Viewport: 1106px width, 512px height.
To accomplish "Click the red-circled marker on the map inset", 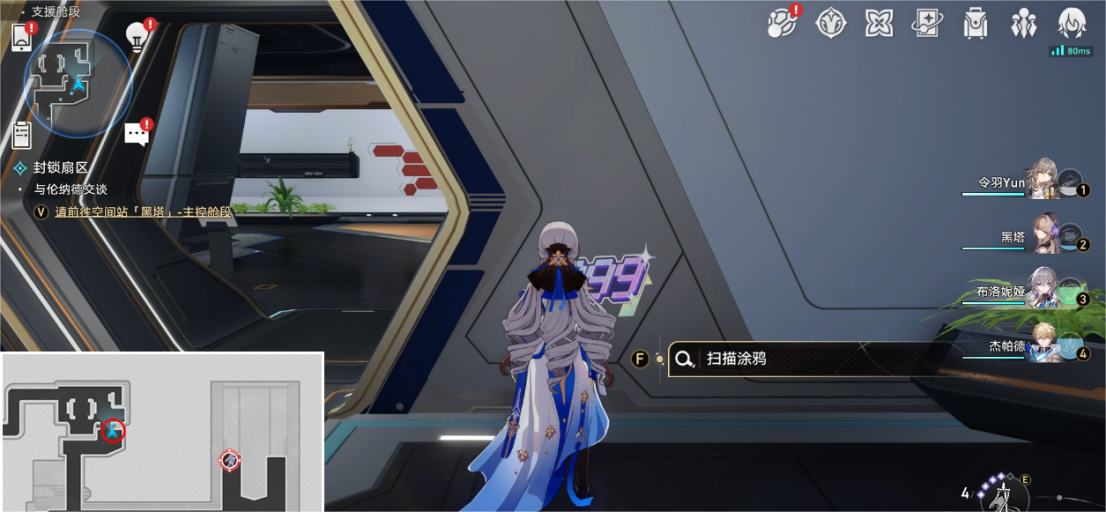I will coord(113,431).
